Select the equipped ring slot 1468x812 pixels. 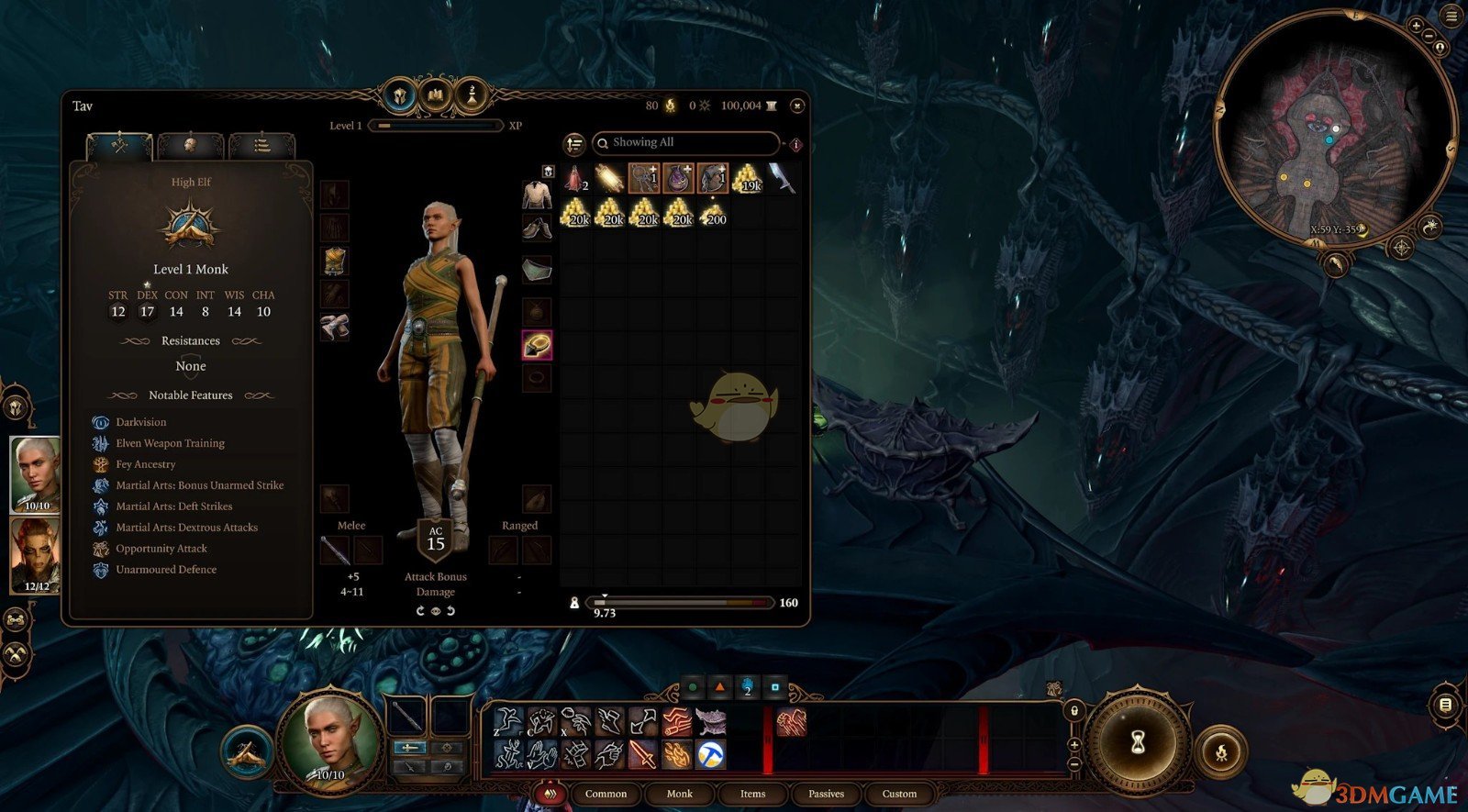coord(537,345)
